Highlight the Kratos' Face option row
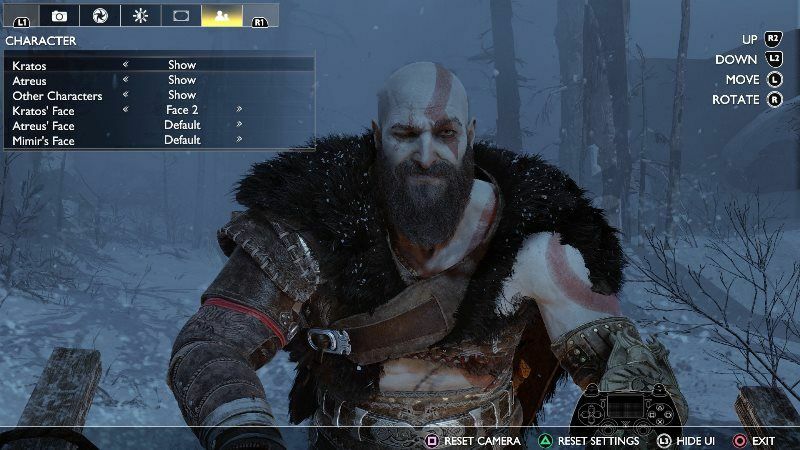Screen dimensions: 800x450 point(160,110)
